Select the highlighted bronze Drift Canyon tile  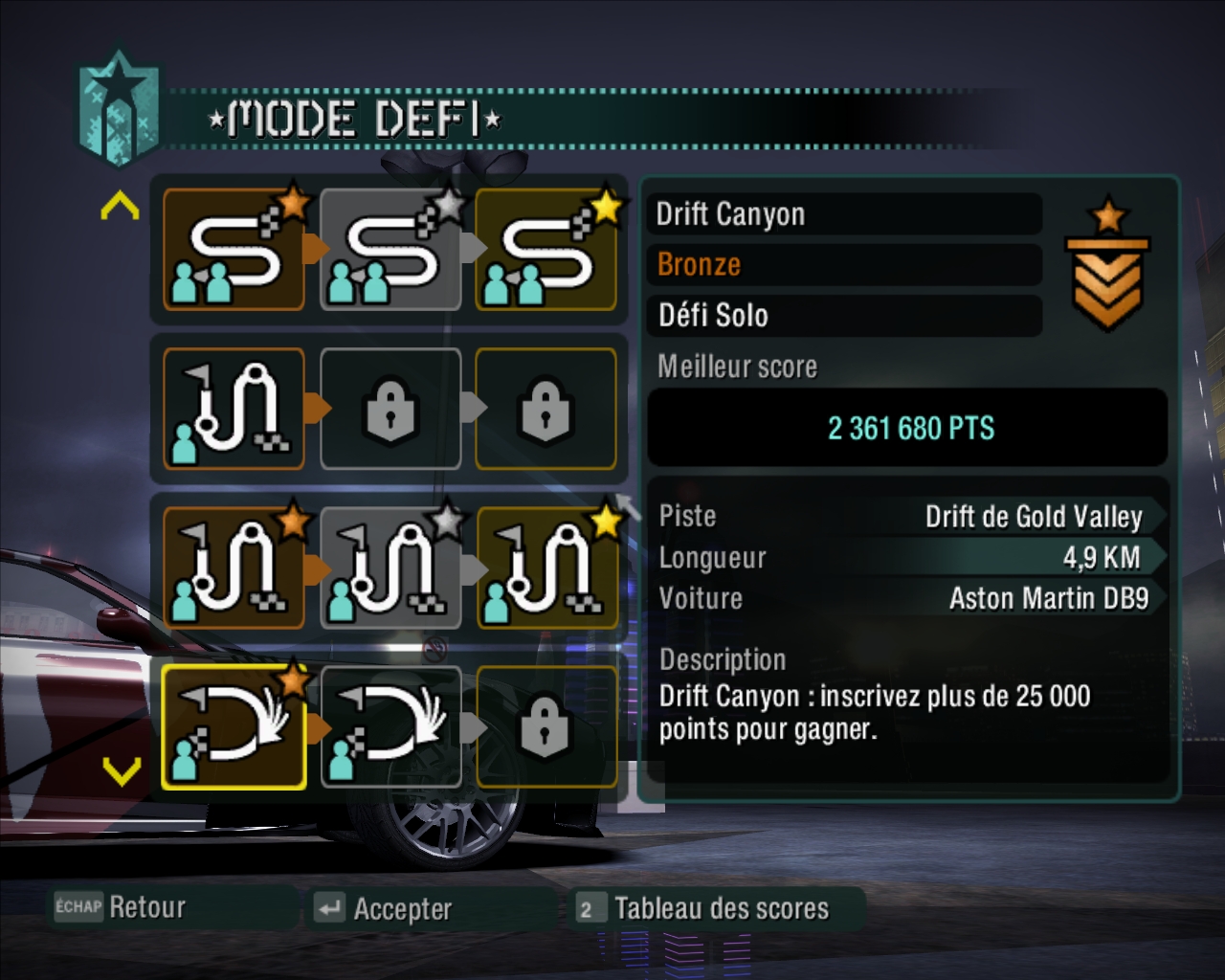click(x=234, y=728)
